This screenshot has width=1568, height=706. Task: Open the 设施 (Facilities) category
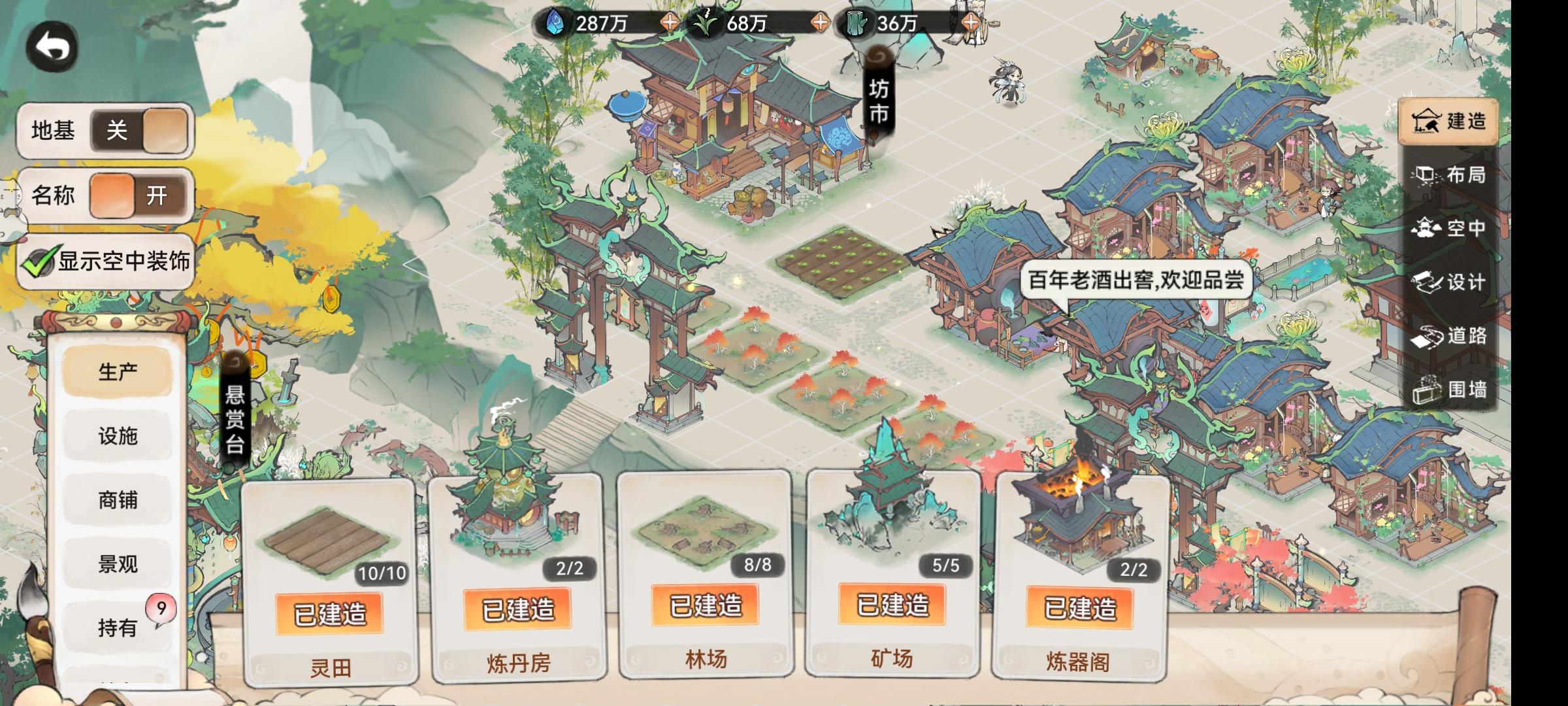pyautogui.click(x=118, y=436)
